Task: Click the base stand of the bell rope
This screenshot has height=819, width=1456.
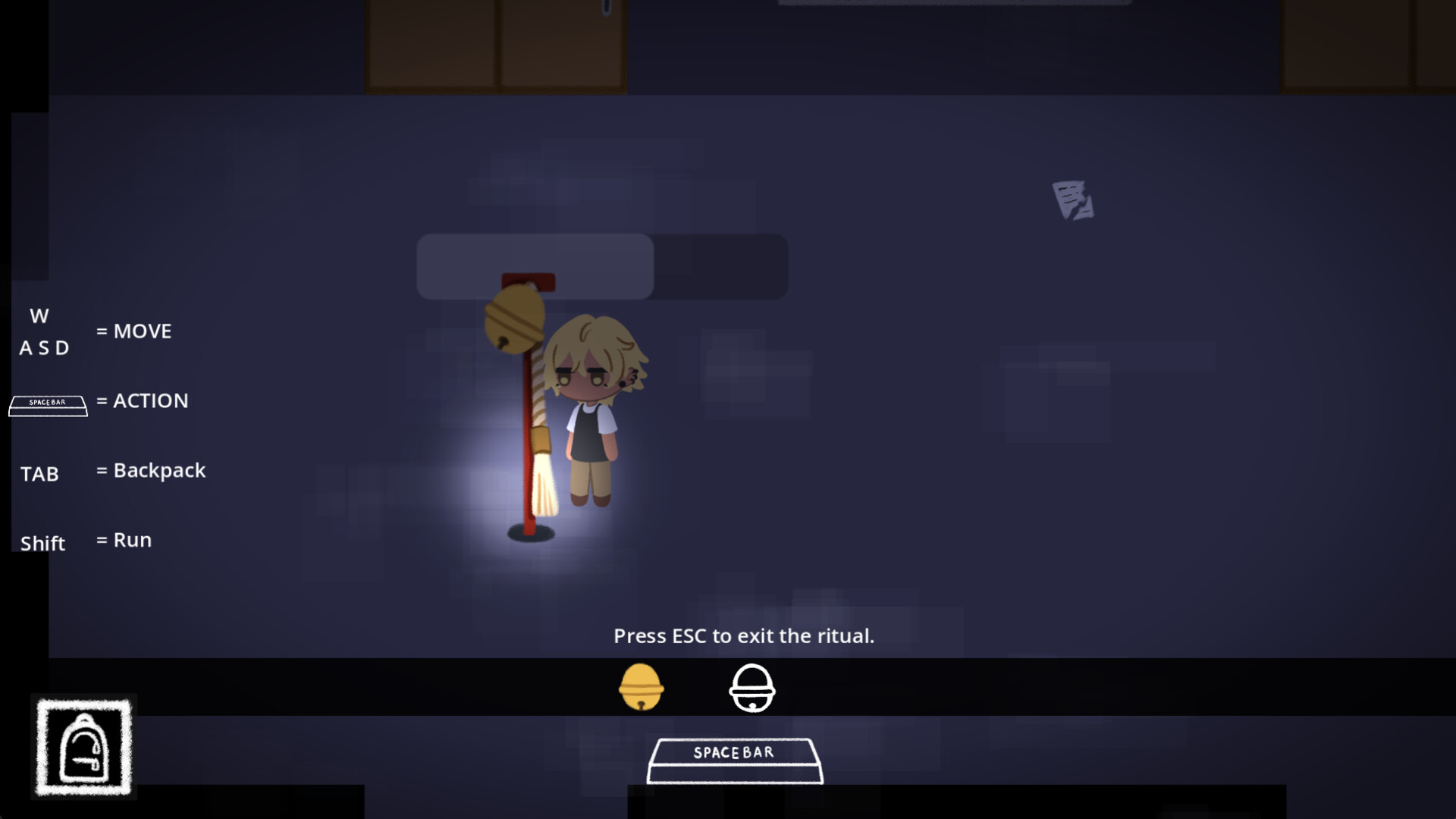Action: coord(531,531)
